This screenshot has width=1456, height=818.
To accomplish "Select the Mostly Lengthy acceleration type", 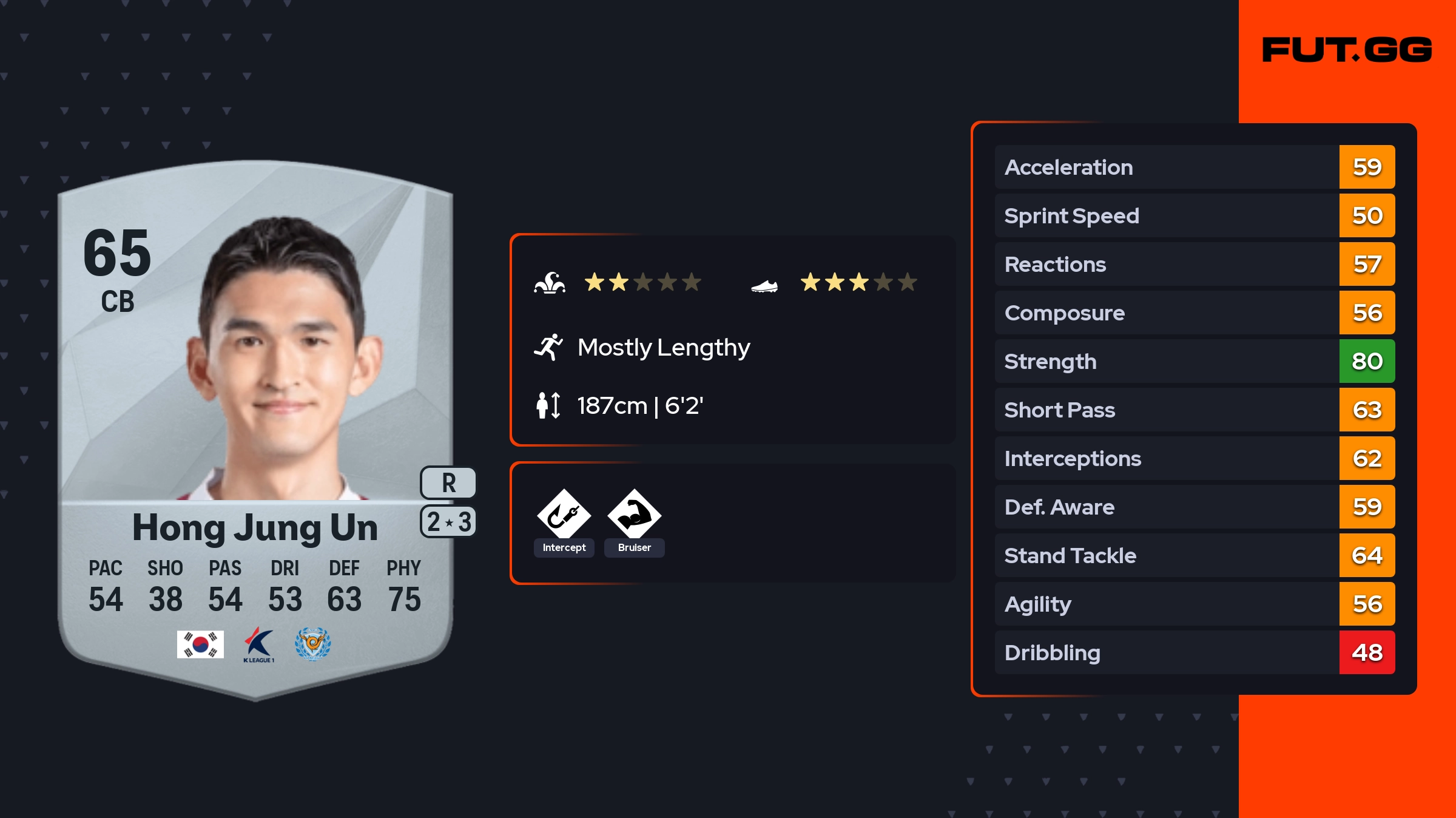I will 663,348.
